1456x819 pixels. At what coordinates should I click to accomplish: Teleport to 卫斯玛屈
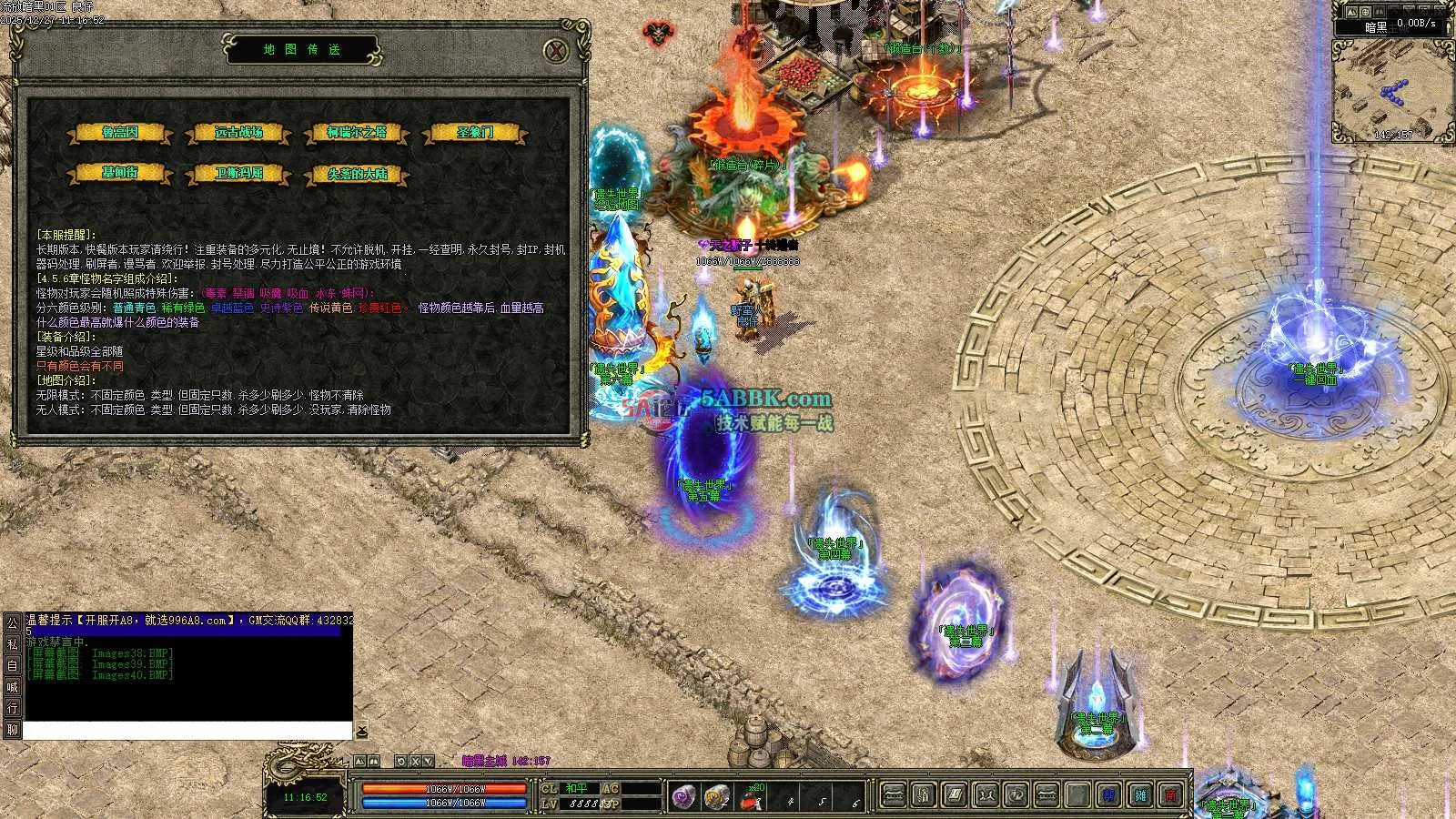tap(238, 173)
